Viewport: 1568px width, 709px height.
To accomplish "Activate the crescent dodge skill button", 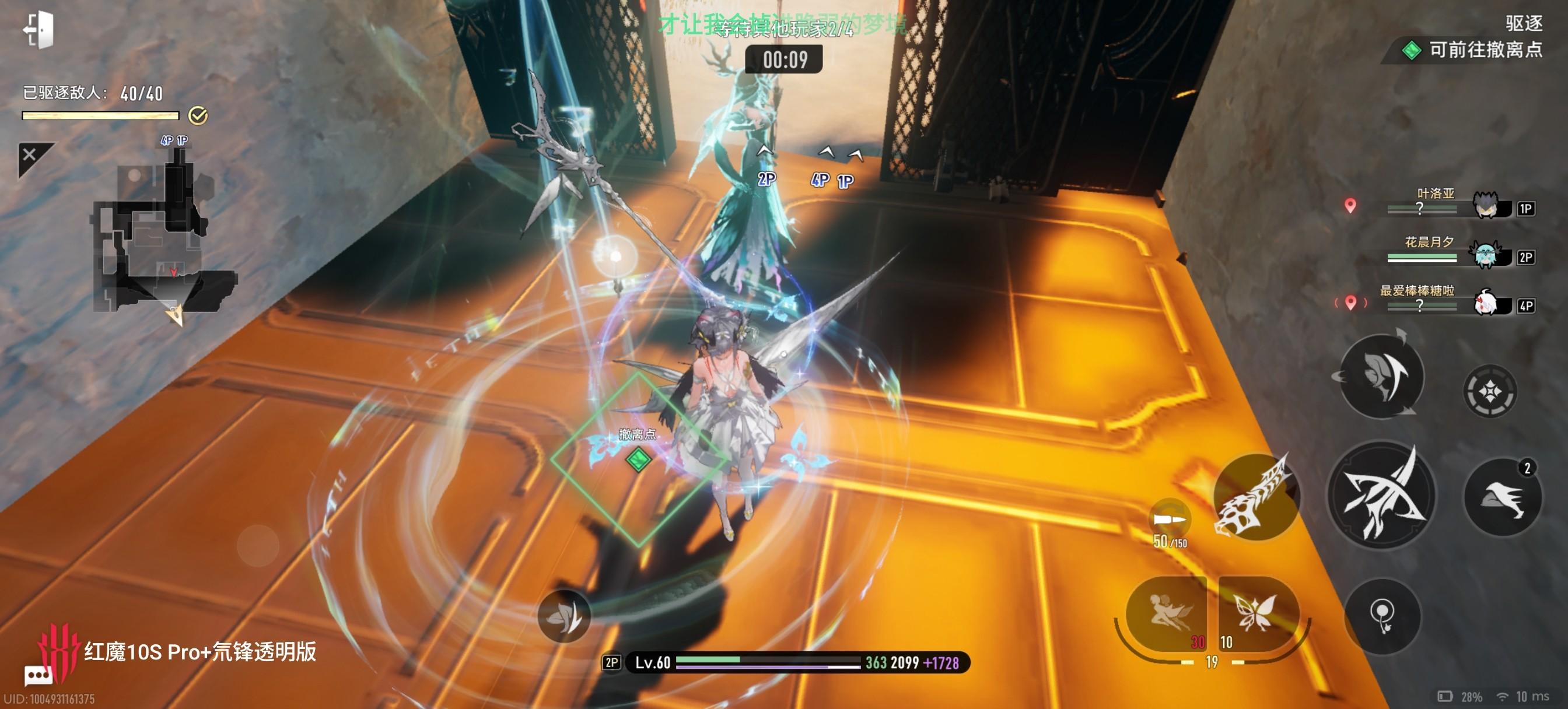I will [1382, 376].
